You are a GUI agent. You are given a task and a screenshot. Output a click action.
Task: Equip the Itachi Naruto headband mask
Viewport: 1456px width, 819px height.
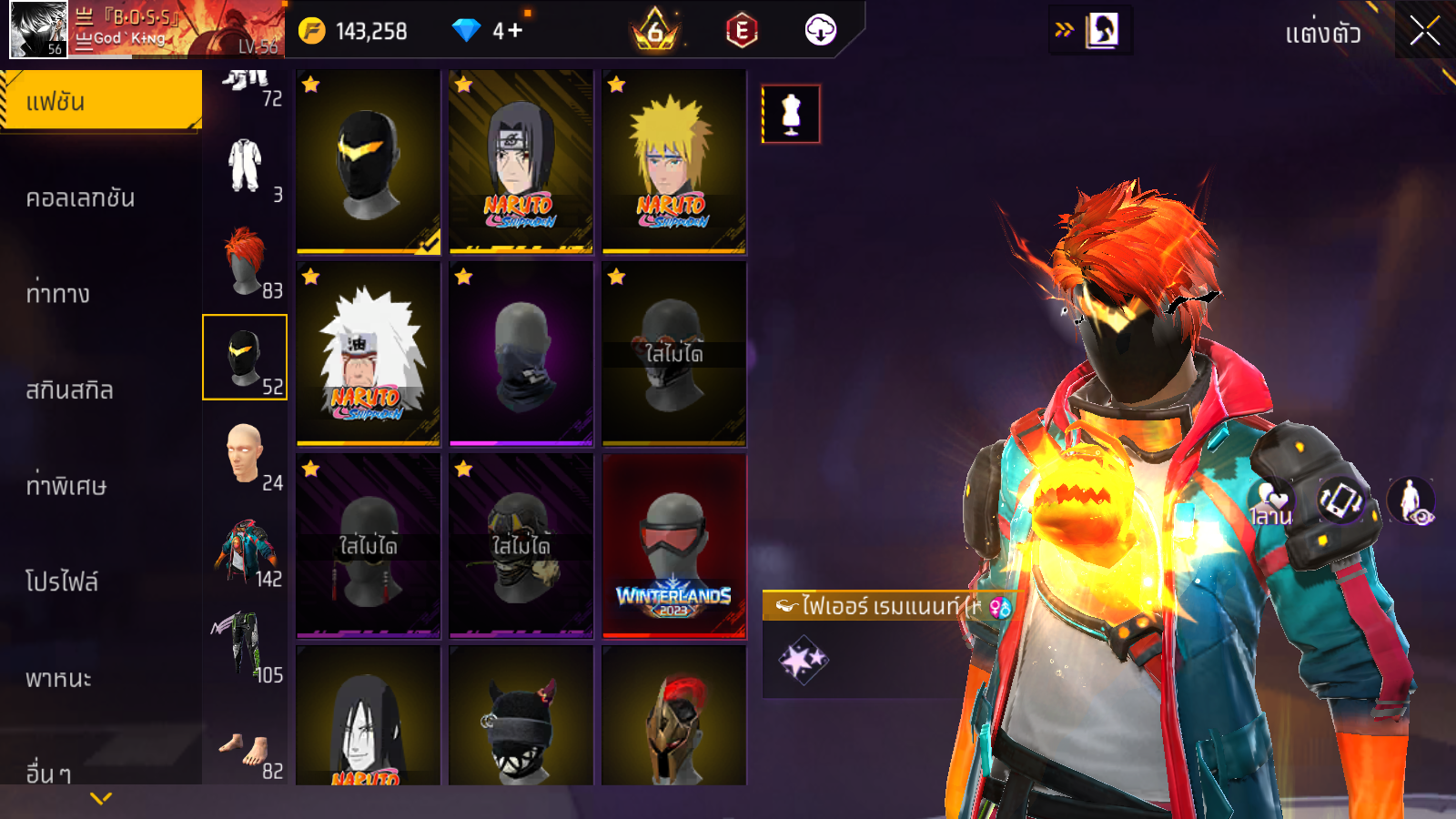pos(521,161)
